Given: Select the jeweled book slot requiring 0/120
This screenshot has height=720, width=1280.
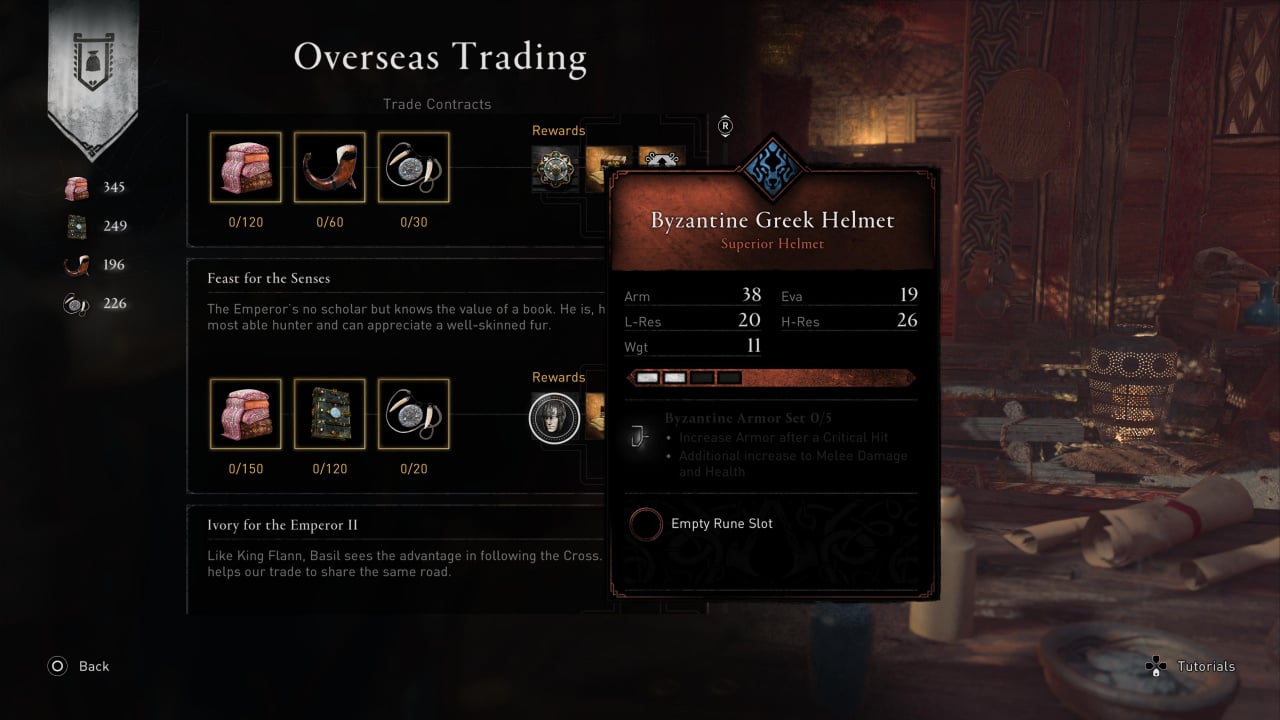Looking at the screenshot, I should (x=329, y=414).
